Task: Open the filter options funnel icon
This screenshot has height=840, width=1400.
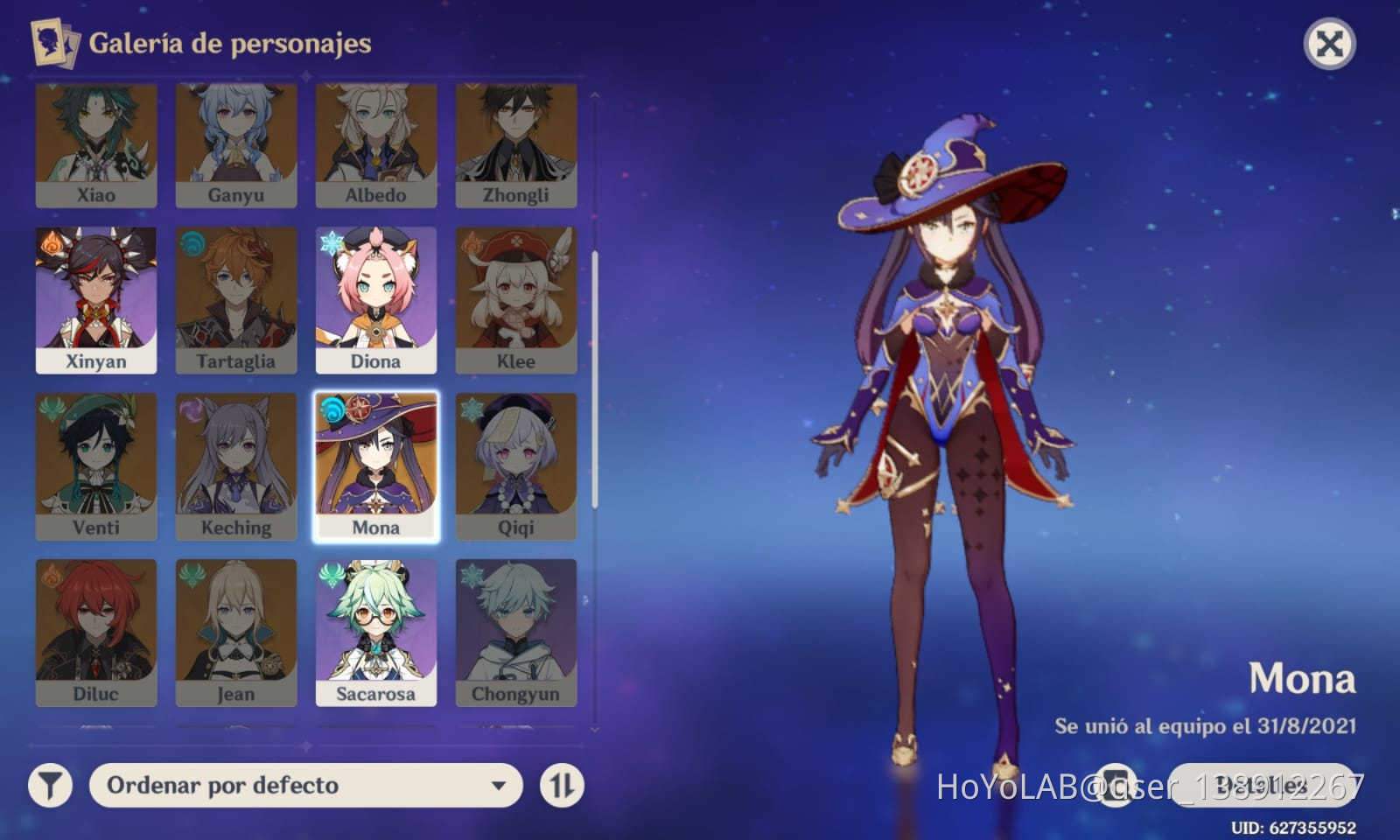Action: point(48,785)
